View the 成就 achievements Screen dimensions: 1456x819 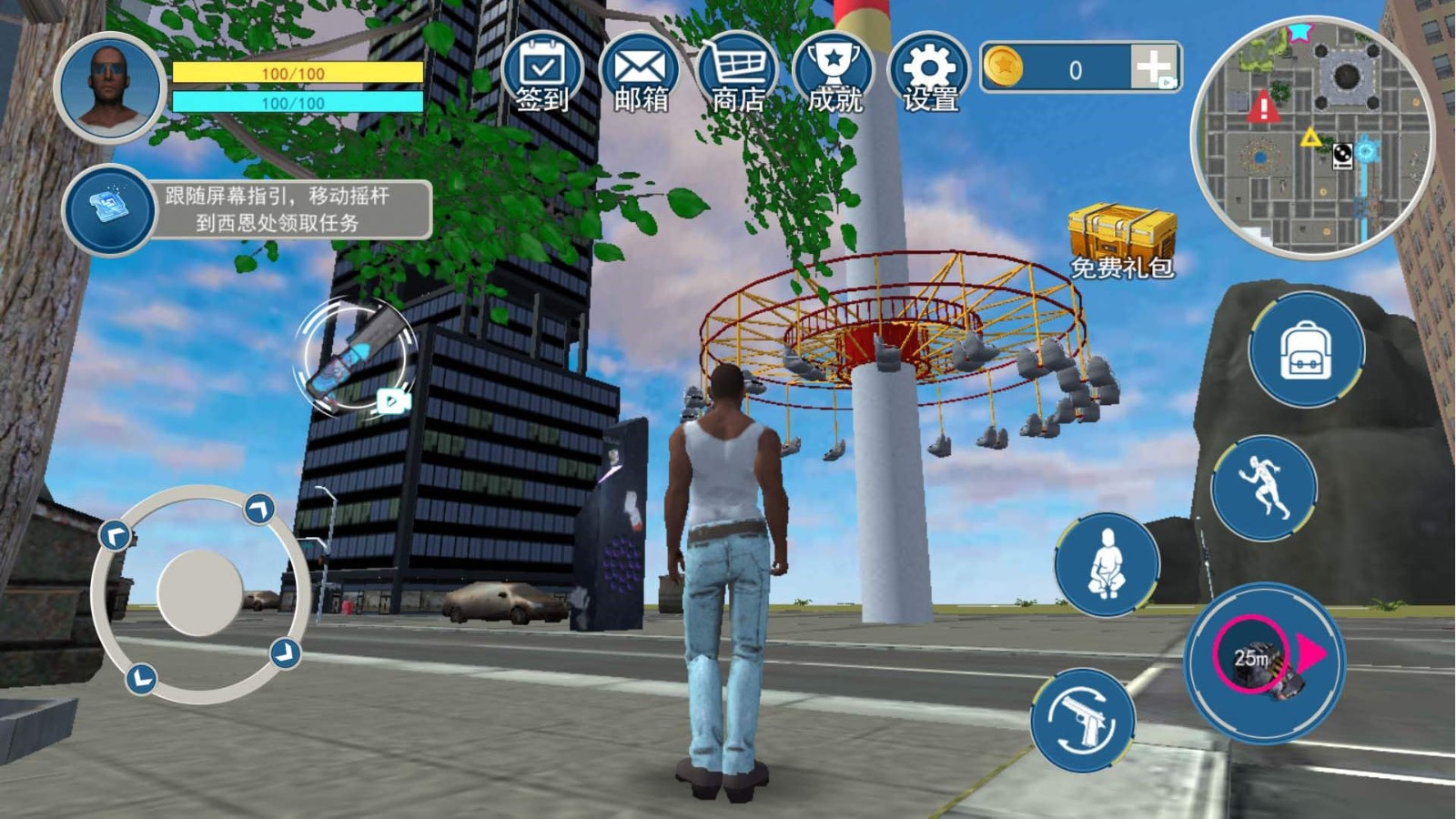(x=834, y=75)
